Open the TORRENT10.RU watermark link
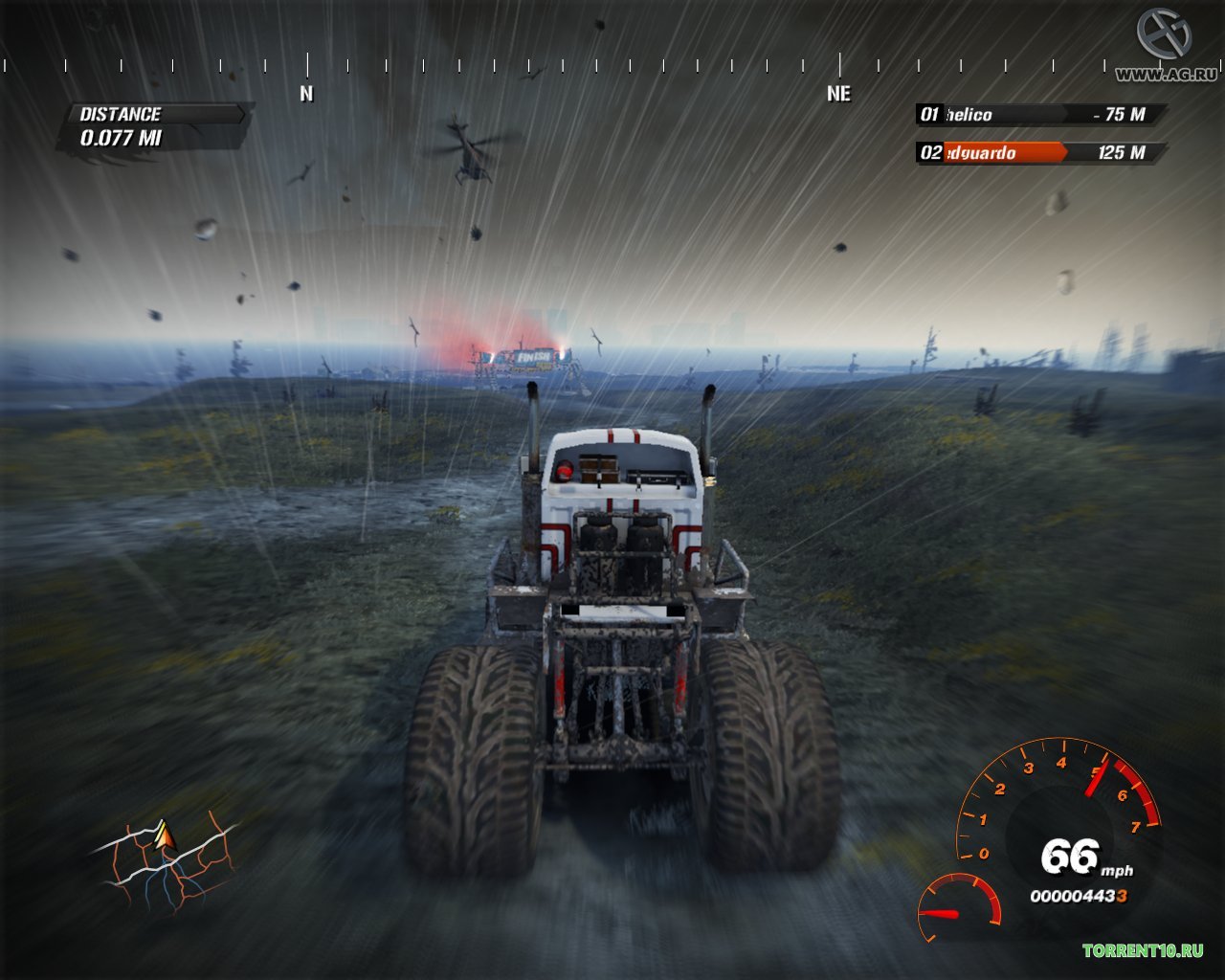This screenshot has height=980, width=1225. [1143, 950]
